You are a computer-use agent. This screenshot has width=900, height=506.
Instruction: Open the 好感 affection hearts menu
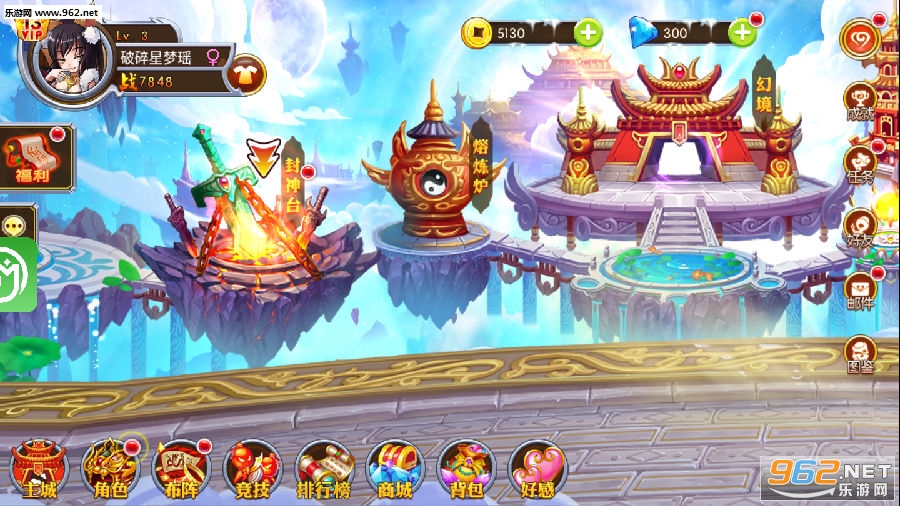coord(538,468)
